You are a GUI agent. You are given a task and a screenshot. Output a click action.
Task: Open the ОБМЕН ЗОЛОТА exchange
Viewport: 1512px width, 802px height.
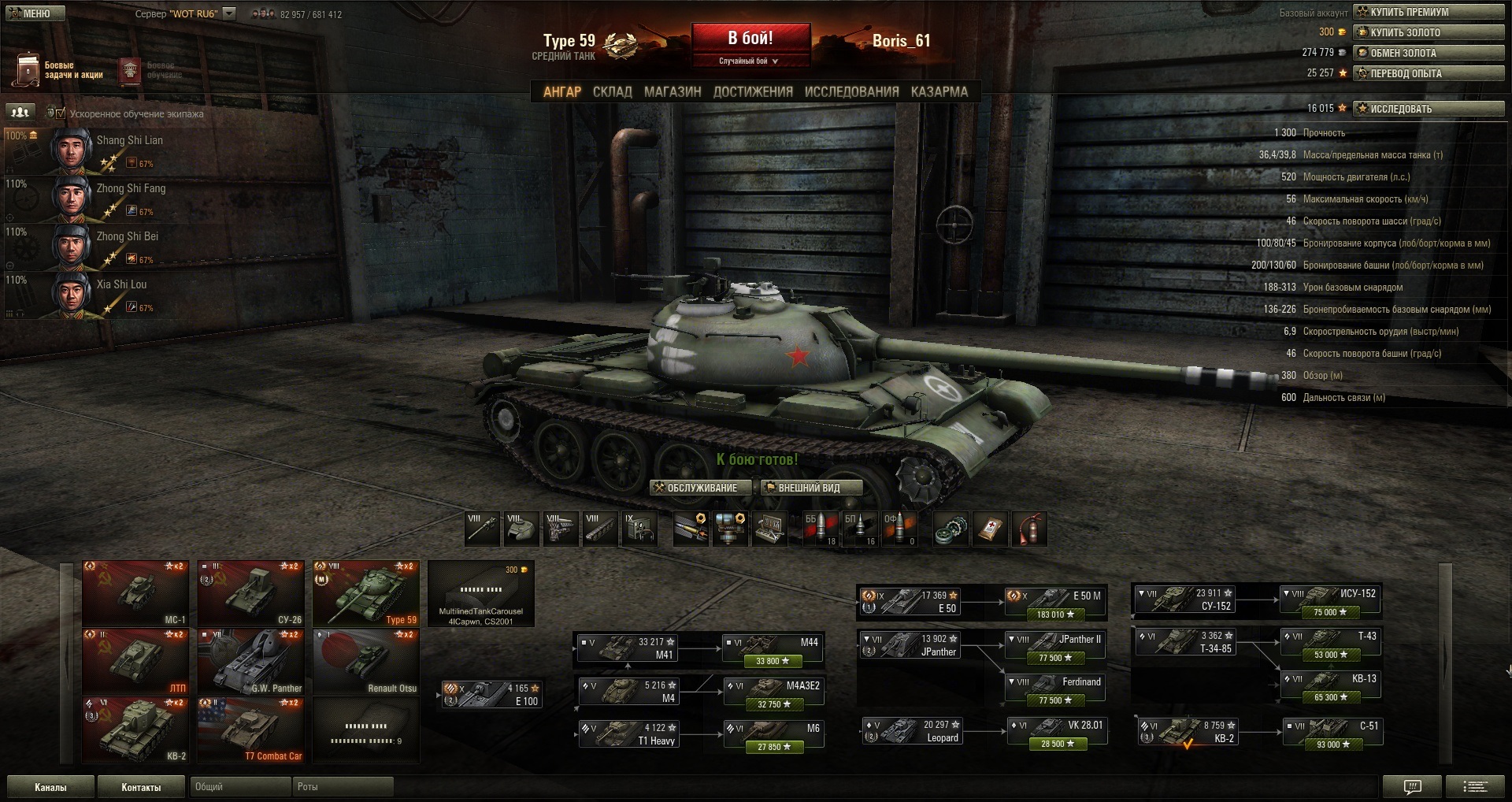[x=1429, y=53]
